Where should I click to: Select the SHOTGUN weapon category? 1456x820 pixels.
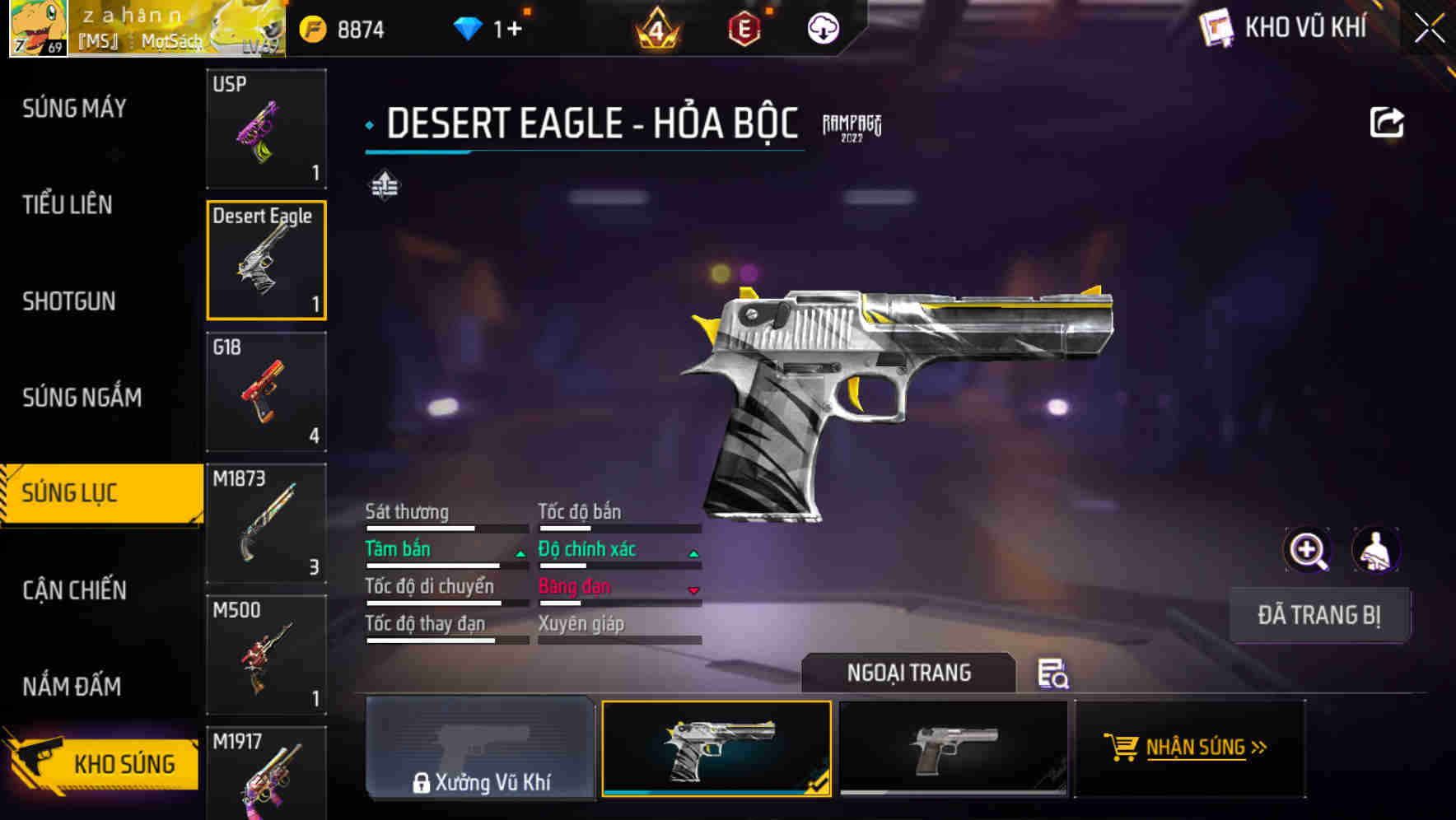[69, 301]
